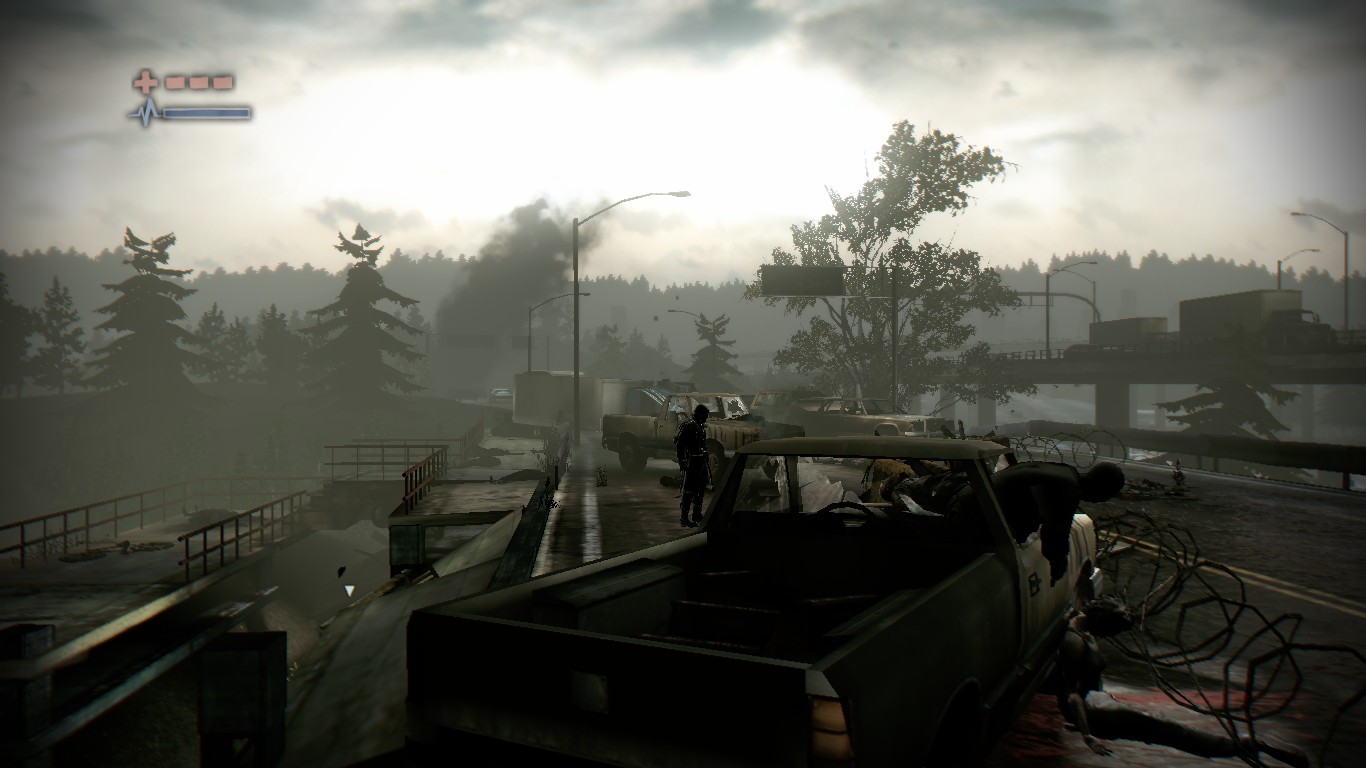
Task: Click the white triangle interaction marker
Action: pos(349,590)
